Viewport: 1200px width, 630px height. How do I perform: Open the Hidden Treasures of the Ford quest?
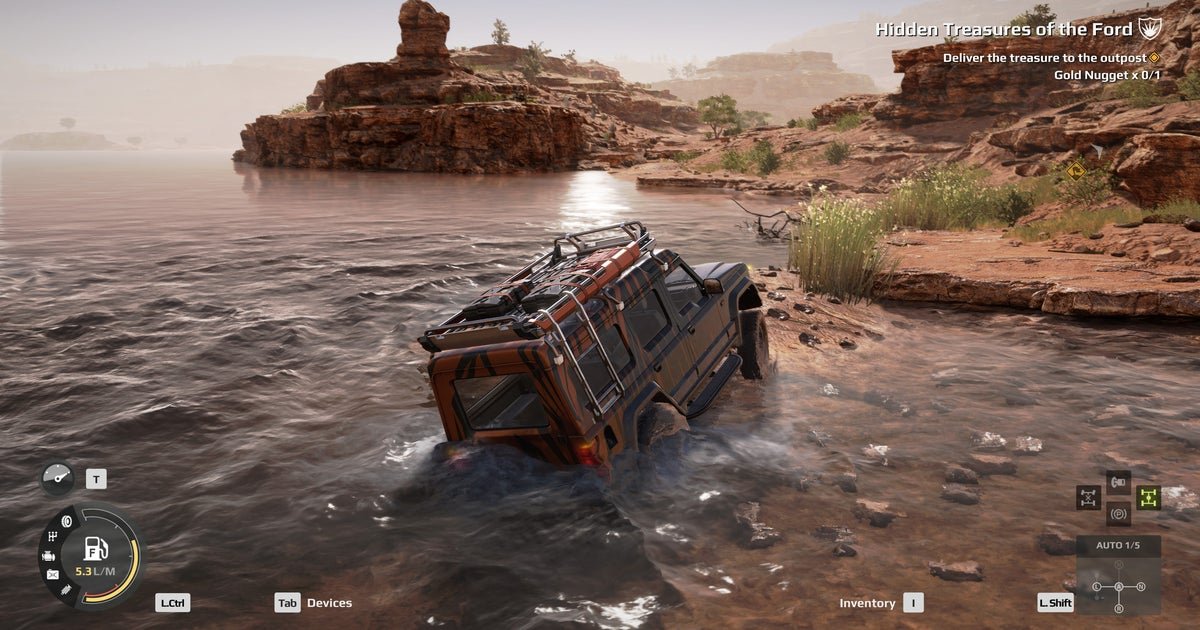coord(1004,29)
